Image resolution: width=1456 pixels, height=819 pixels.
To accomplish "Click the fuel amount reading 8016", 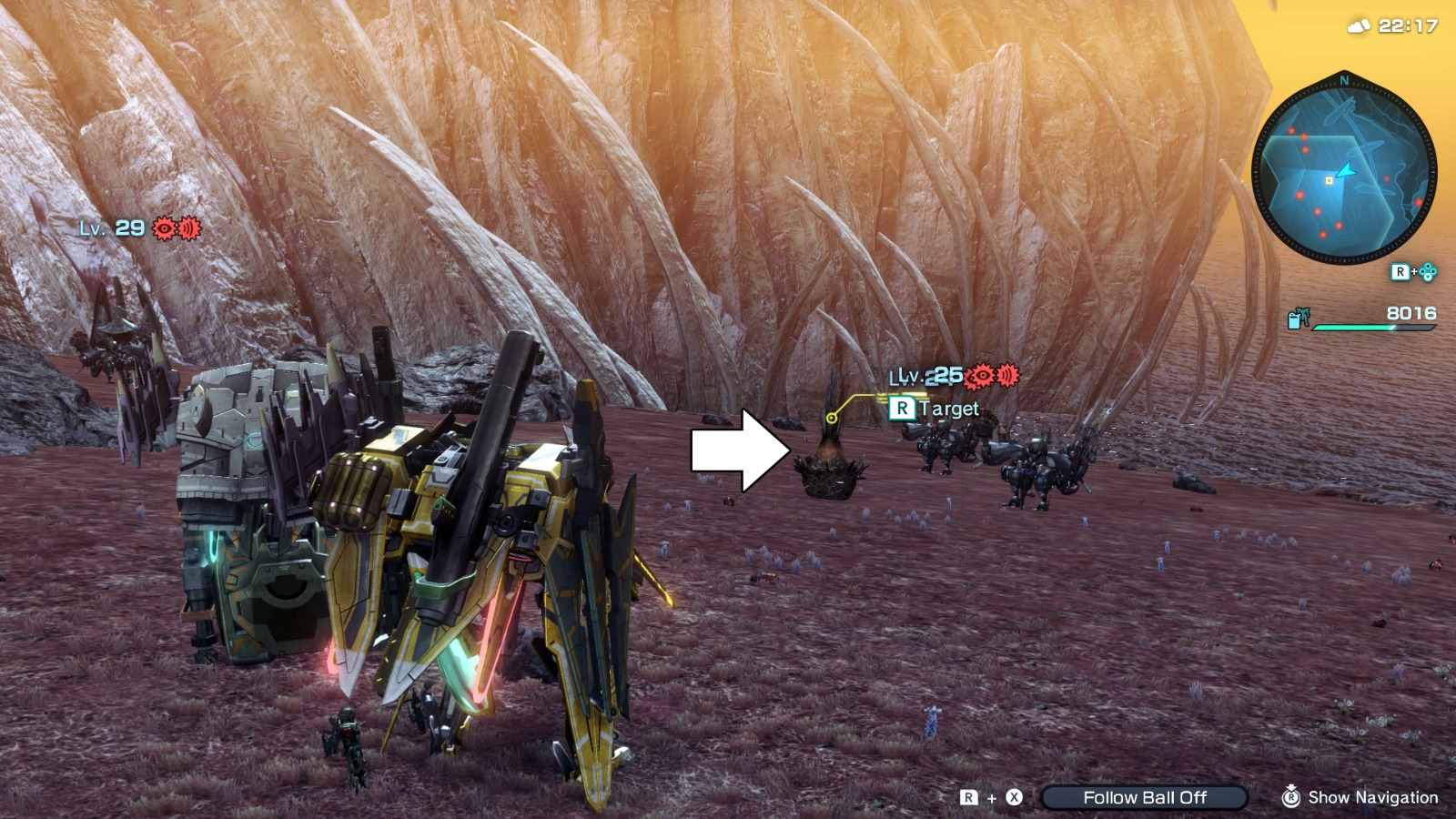I will [x=1410, y=313].
